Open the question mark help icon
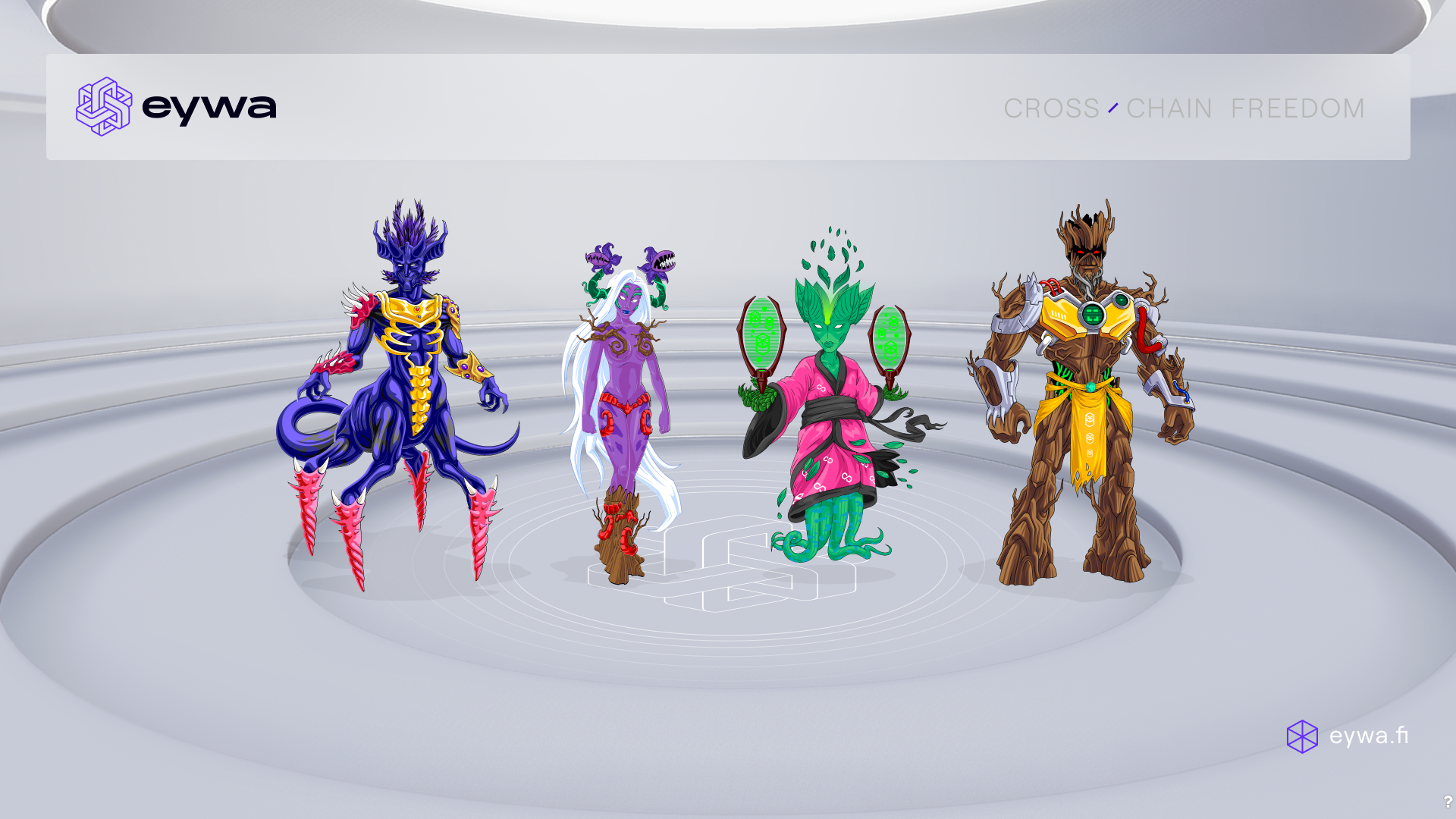The image size is (1456, 819). coord(1447,802)
